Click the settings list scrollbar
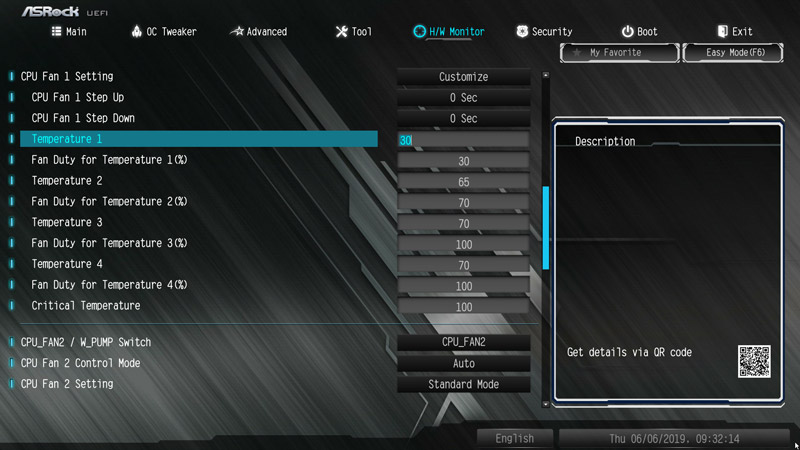The height and width of the screenshot is (450, 800). point(545,228)
